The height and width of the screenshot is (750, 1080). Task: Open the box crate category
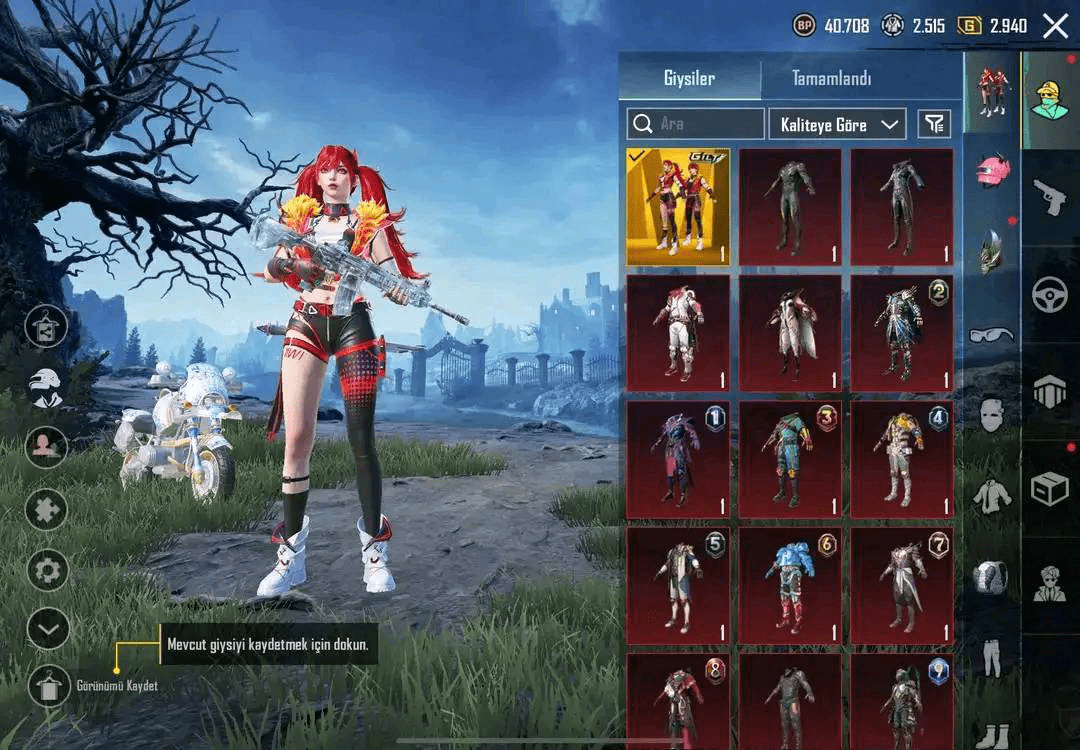click(1049, 489)
